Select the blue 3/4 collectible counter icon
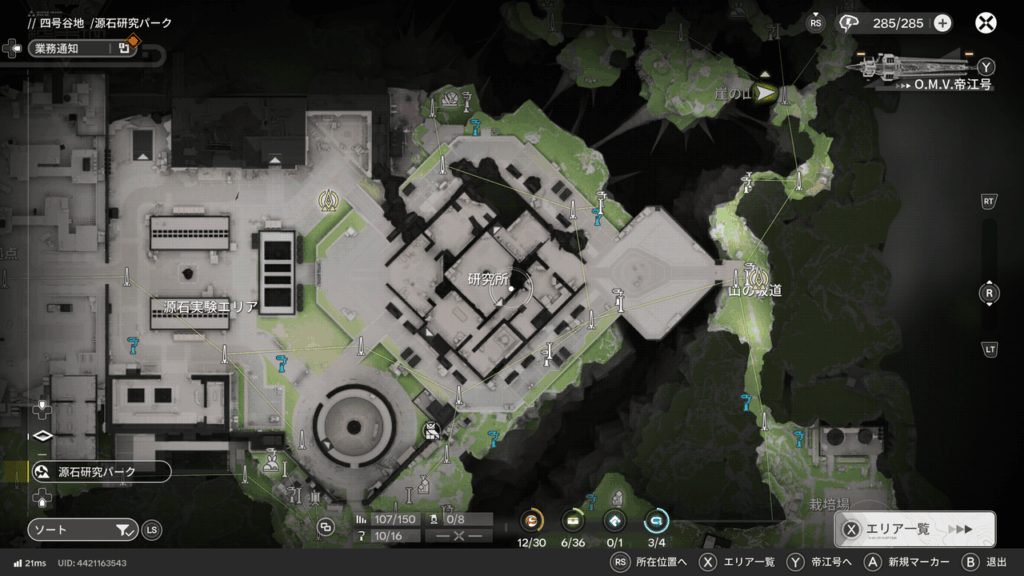Image resolution: width=1024 pixels, height=576 pixels. [x=657, y=520]
